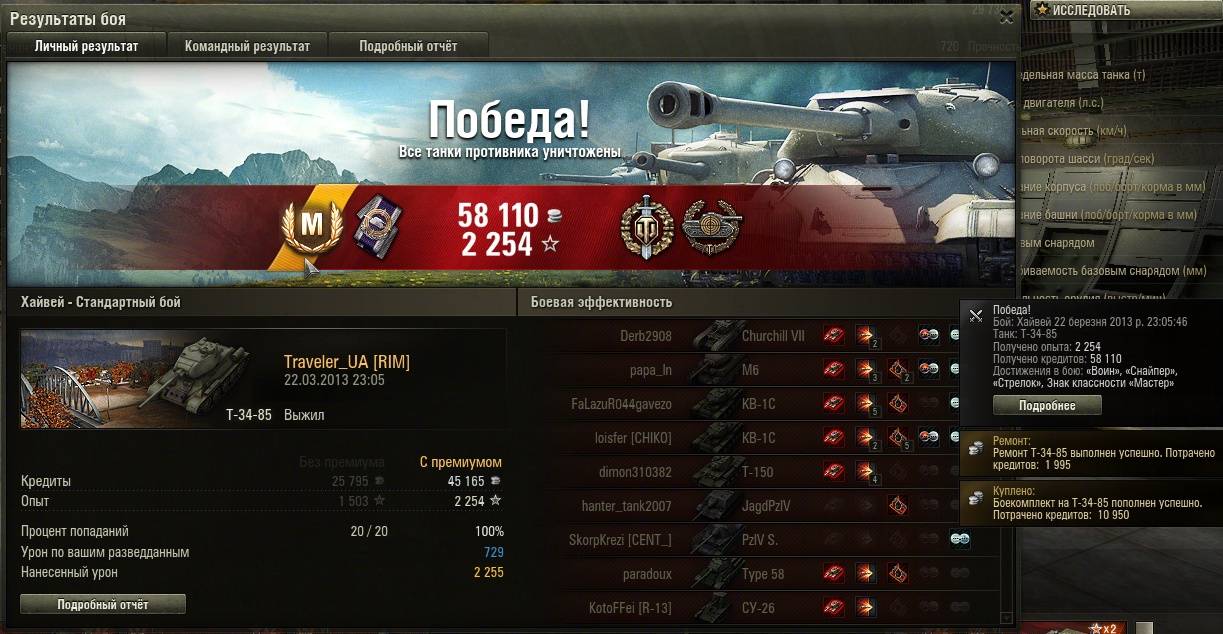The width and height of the screenshot is (1223, 634).
Task: Click the Подробный отчёт button below stats
Action: coord(103,604)
